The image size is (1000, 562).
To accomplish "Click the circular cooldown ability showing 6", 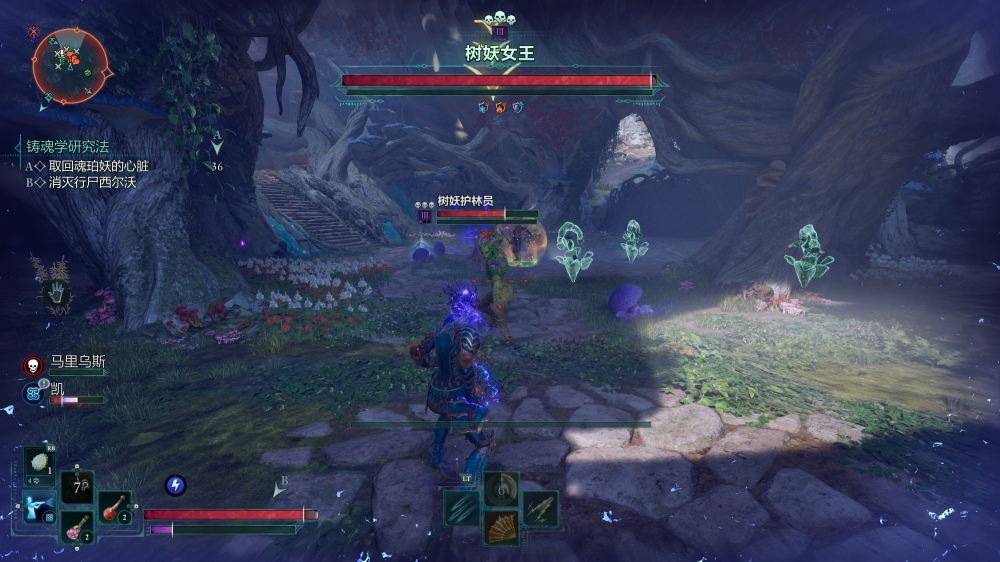I will pyautogui.click(x=501, y=488).
